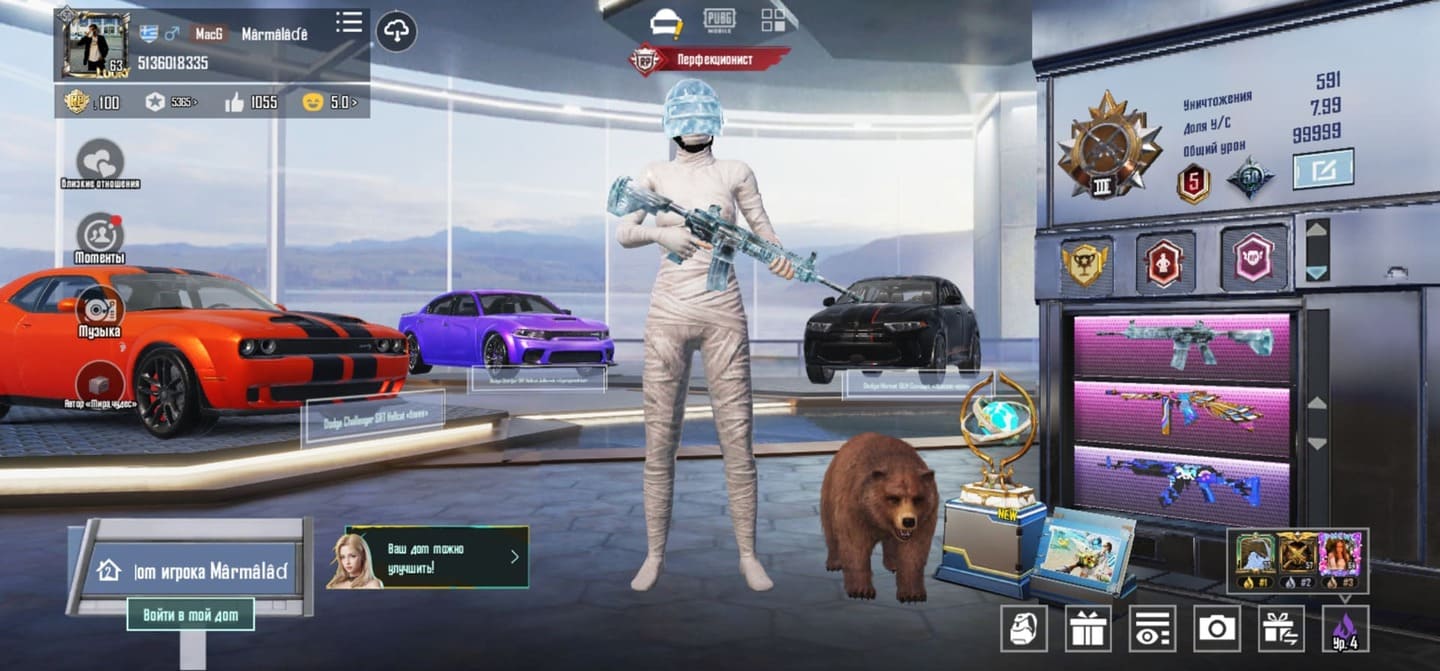Switch to the four-squares grid tab
Viewport: 1440px width, 671px height.
773,20
